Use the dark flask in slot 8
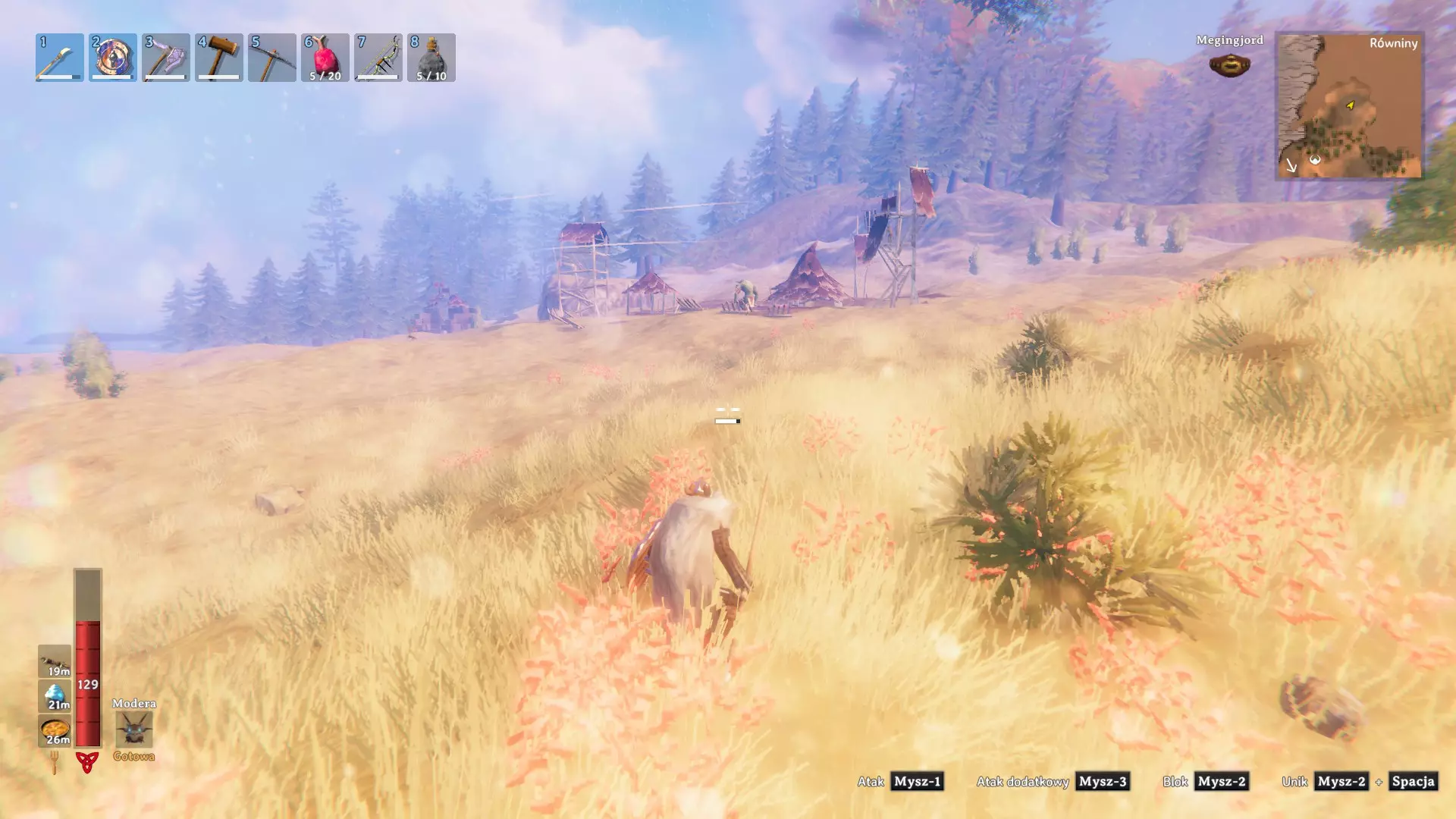This screenshot has width=1456, height=819. pyautogui.click(x=431, y=58)
